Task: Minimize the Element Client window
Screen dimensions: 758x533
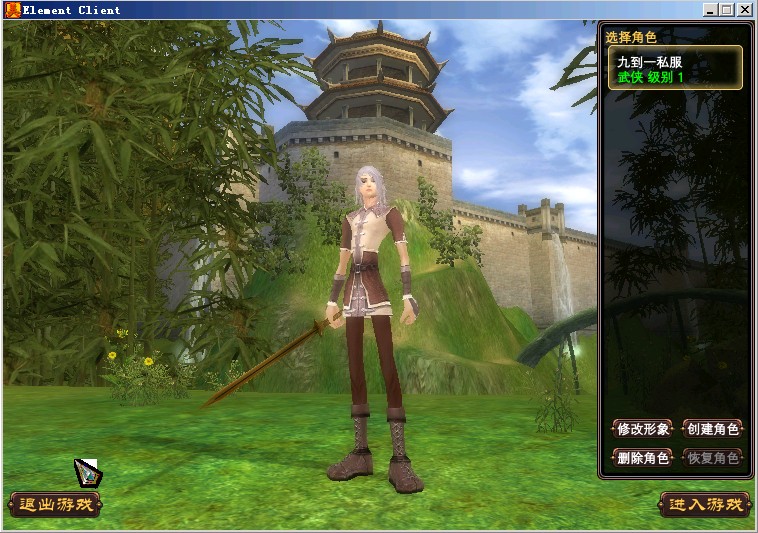Action: click(710, 10)
